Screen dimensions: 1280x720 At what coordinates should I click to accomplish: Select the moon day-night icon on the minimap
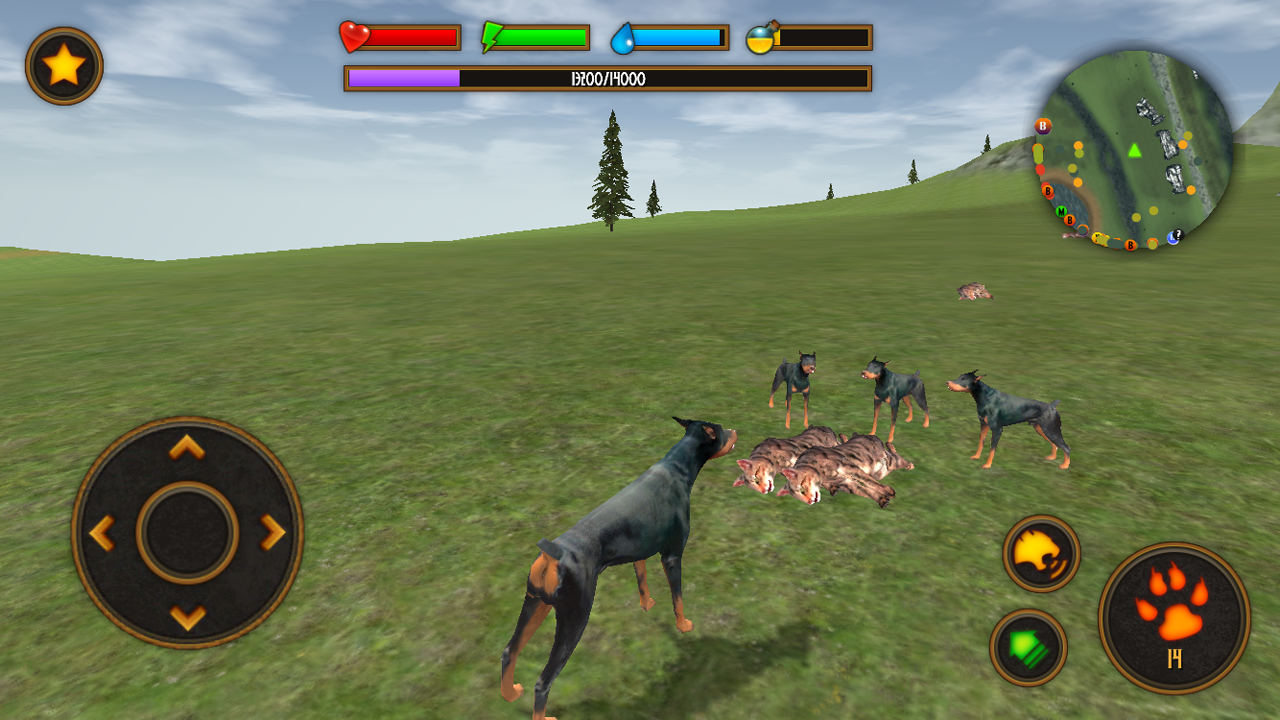point(1173,237)
